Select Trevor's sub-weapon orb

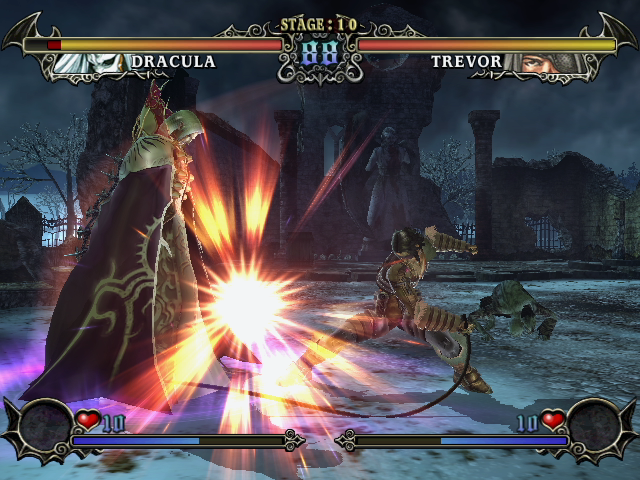[596, 425]
